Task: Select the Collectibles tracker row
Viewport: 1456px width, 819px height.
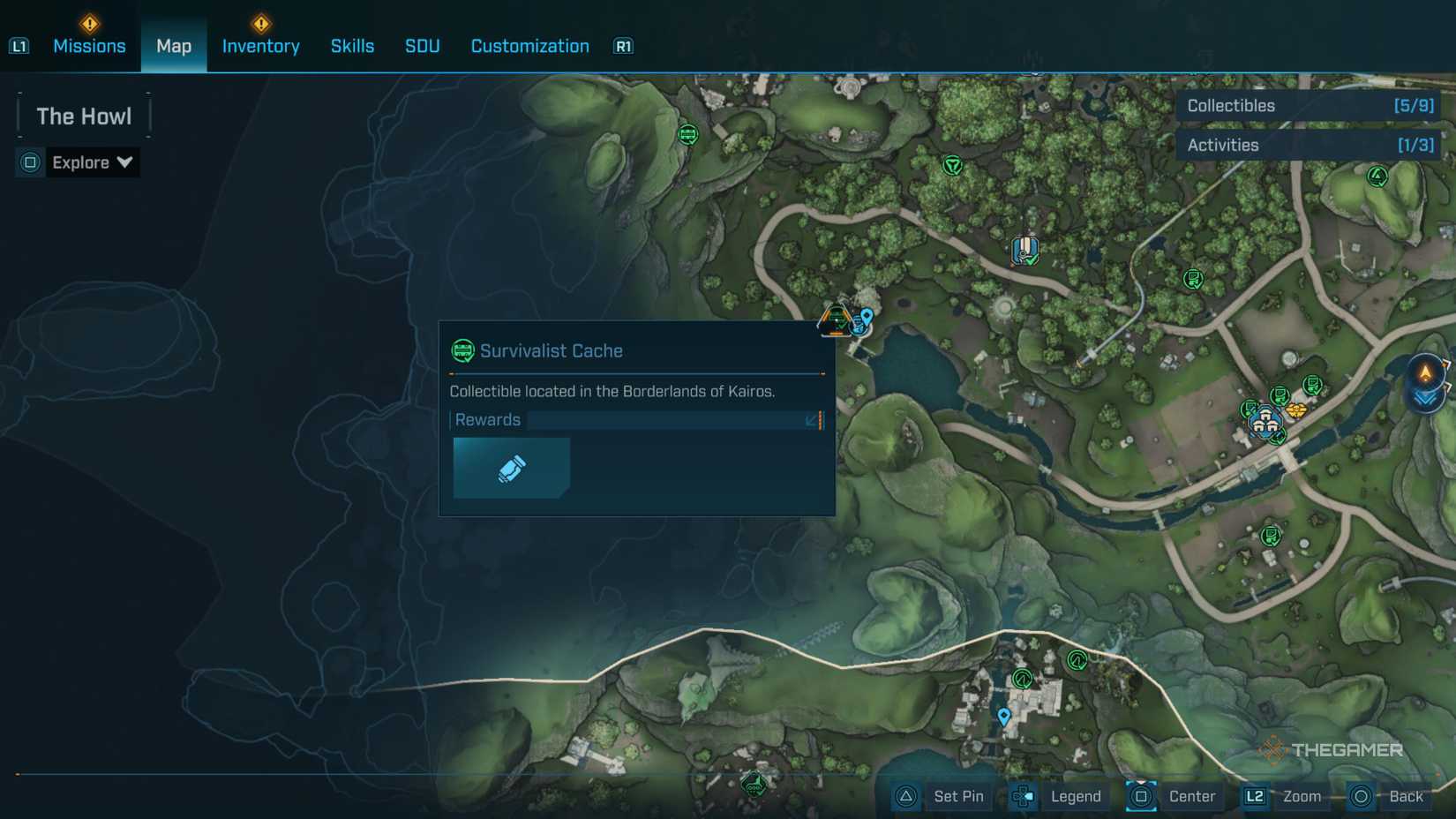Action: [x=1309, y=106]
